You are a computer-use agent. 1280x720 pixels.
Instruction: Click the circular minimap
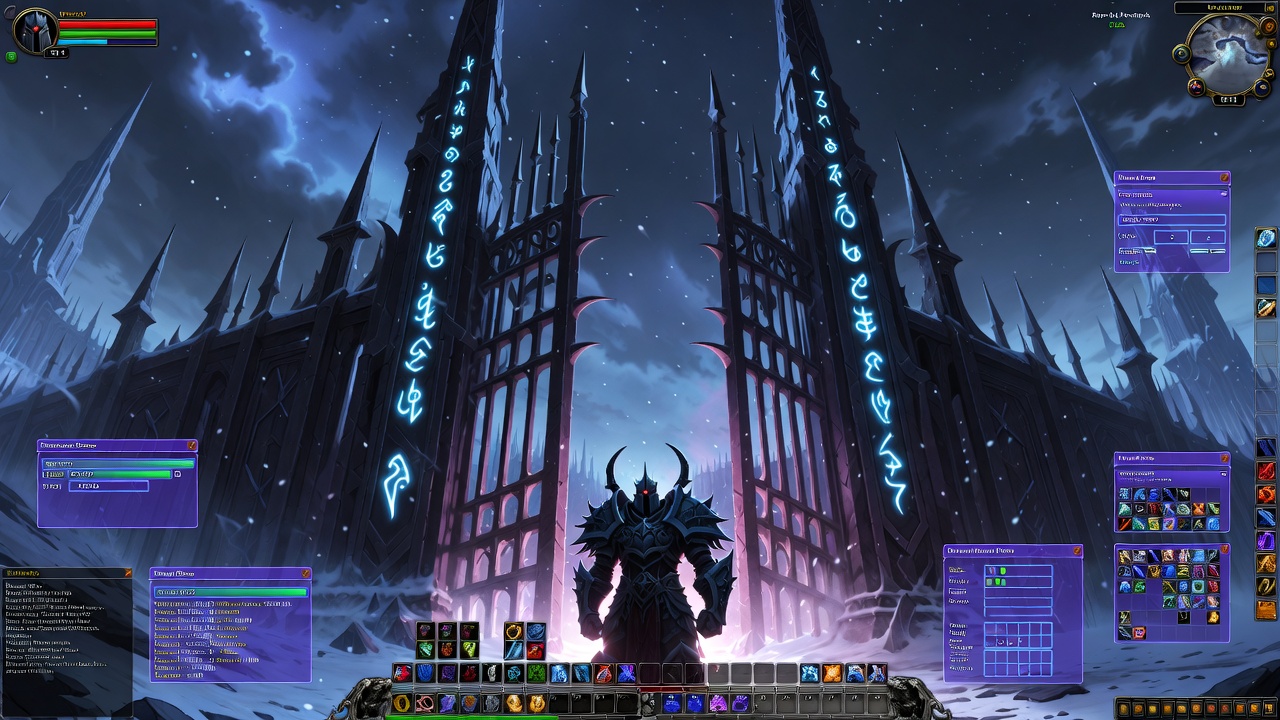click(1228, 55)
